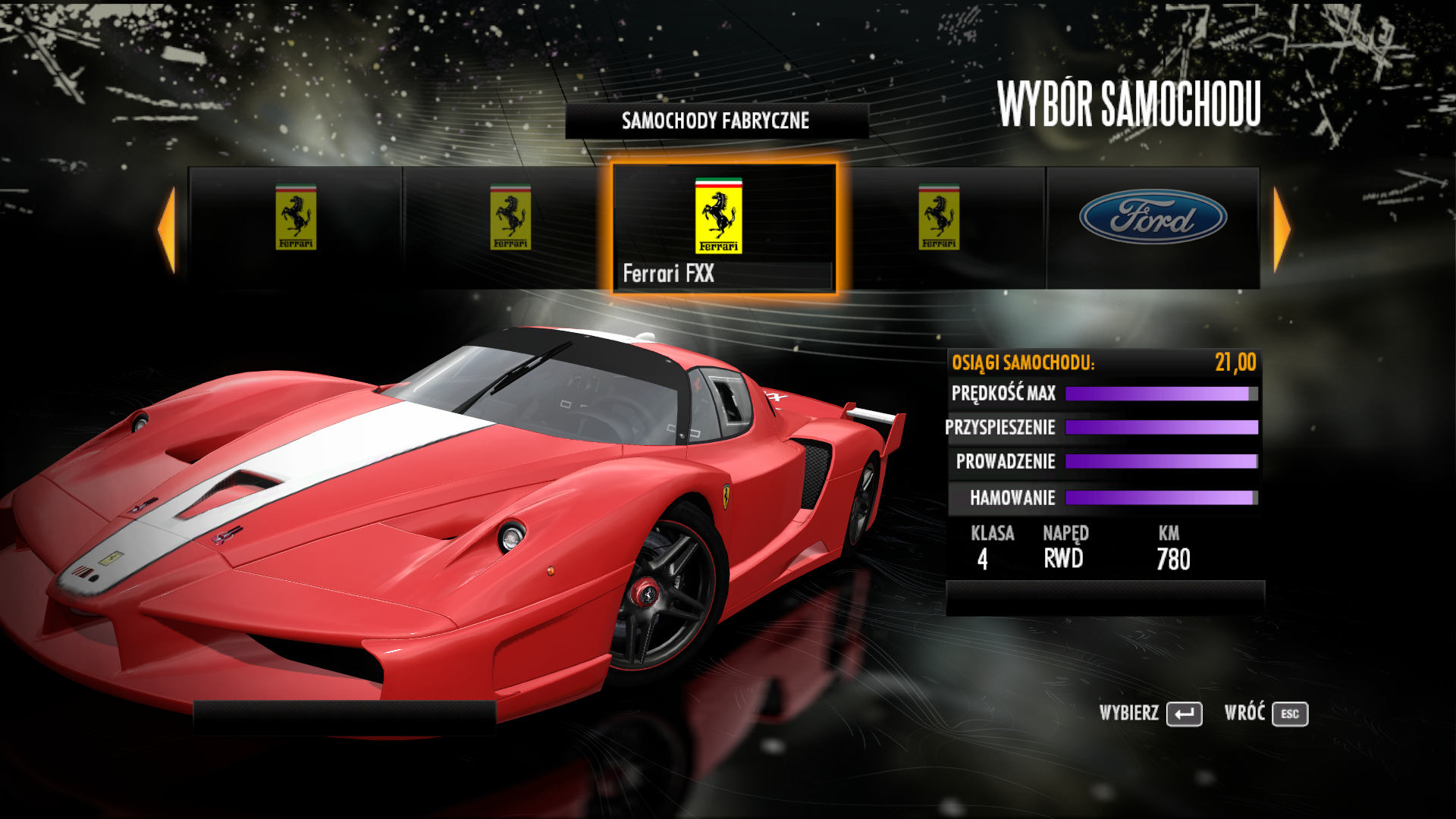
Task: Show previous cars with the left orange arrow
Action: click(168, 229)
